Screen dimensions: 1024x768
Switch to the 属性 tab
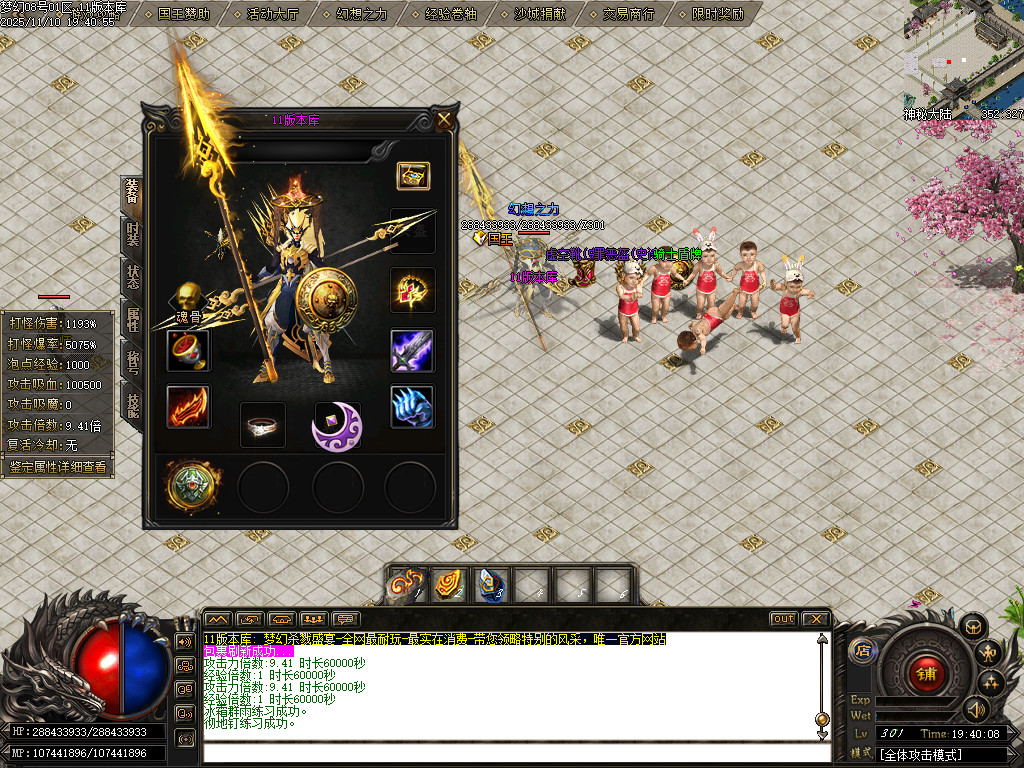[132, 322]
